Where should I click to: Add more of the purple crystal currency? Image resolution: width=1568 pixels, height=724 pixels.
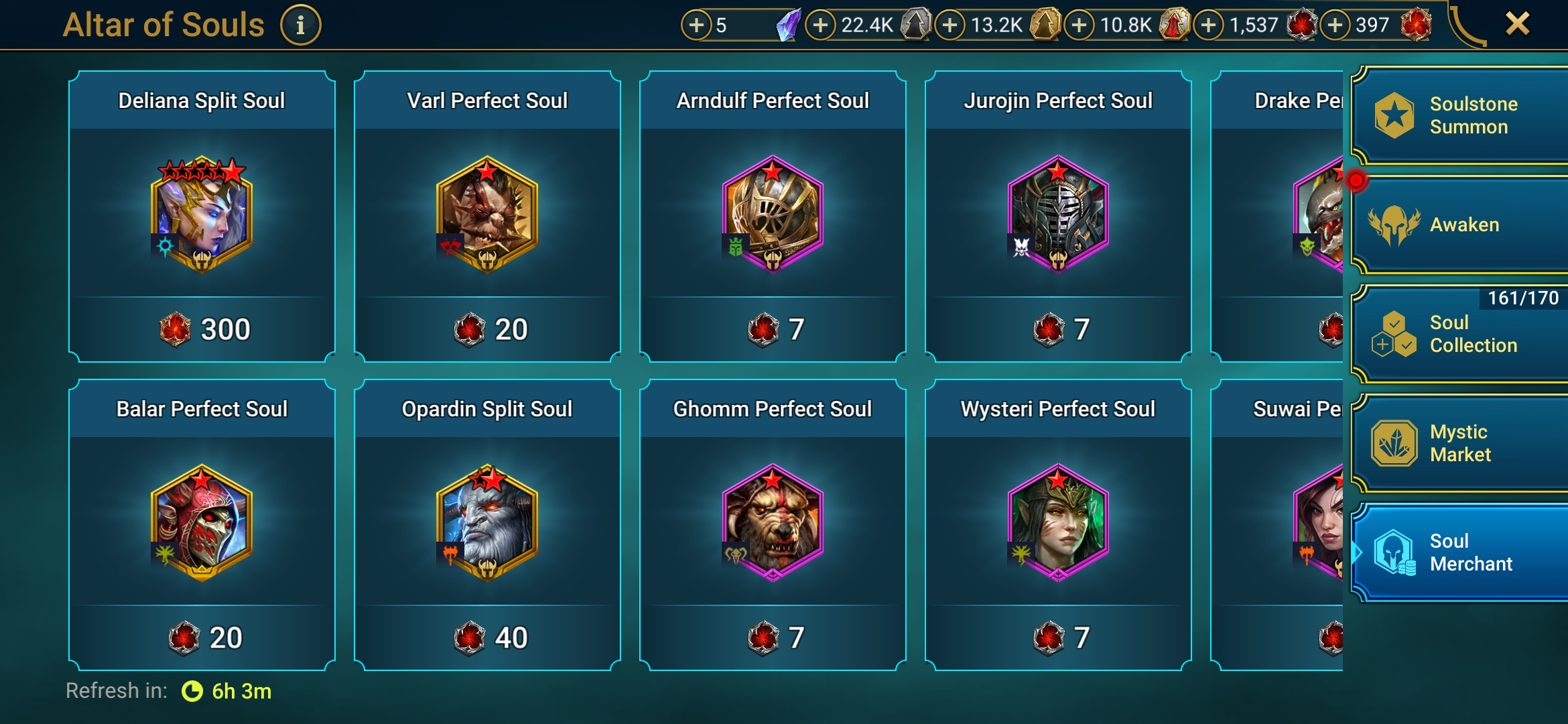coord(697,25)
